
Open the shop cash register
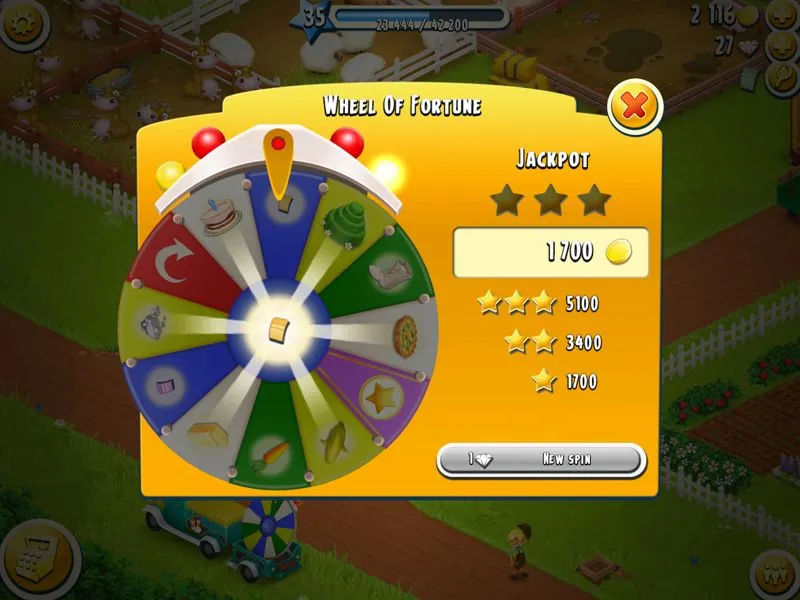pos(27,548)
